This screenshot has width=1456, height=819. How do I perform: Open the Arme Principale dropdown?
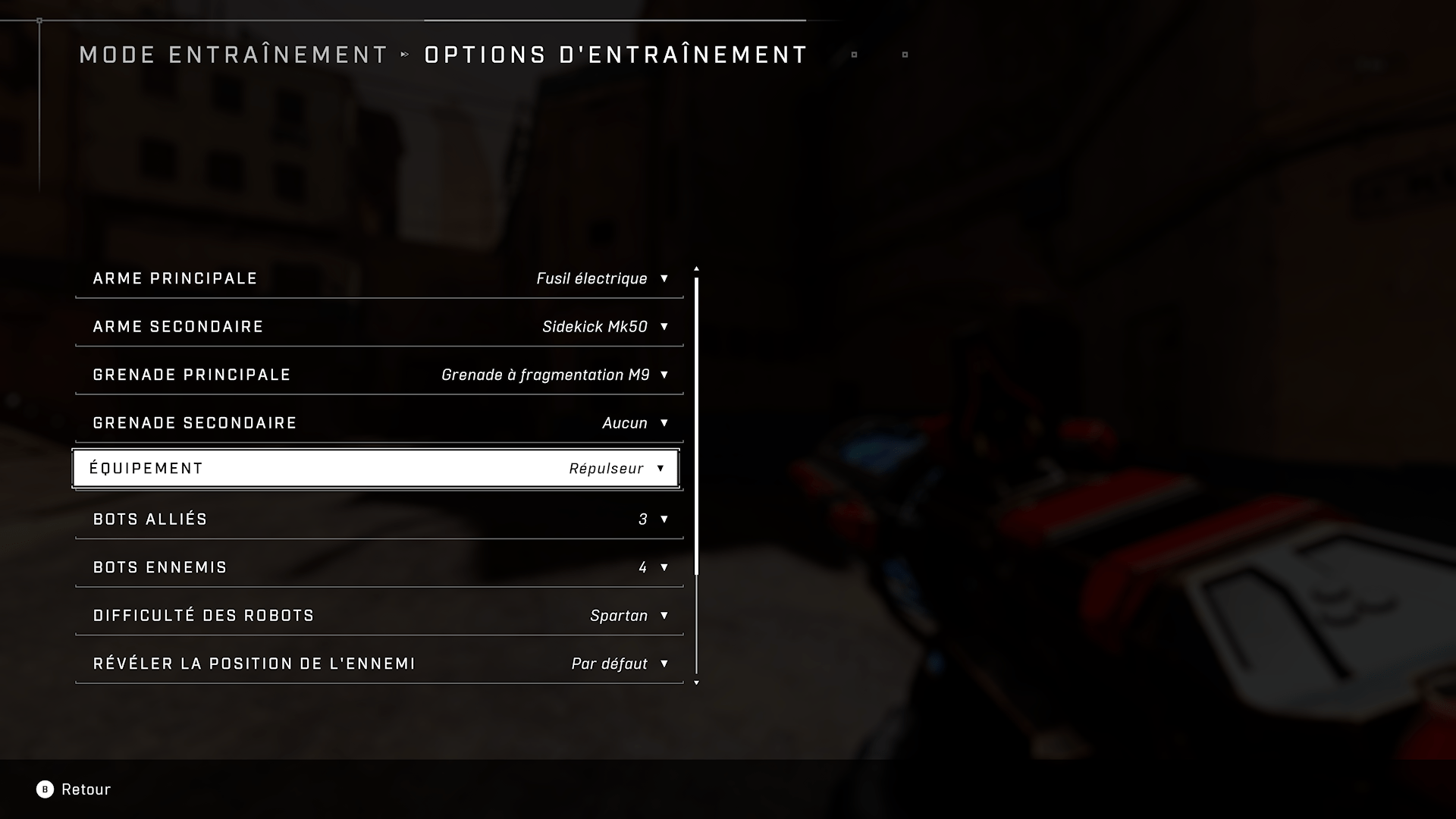(379, 278)
